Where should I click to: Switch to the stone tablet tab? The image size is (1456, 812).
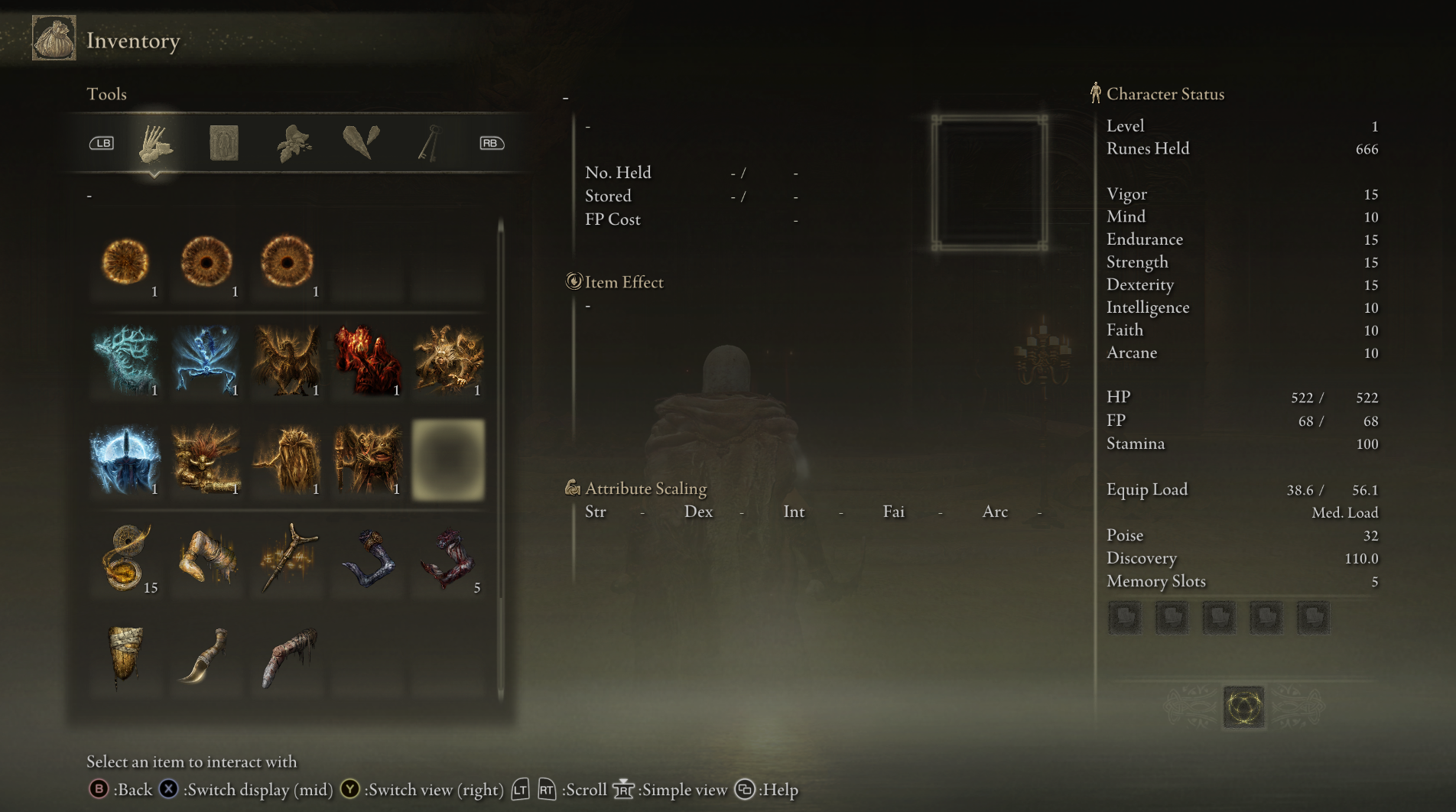[224, 143]
